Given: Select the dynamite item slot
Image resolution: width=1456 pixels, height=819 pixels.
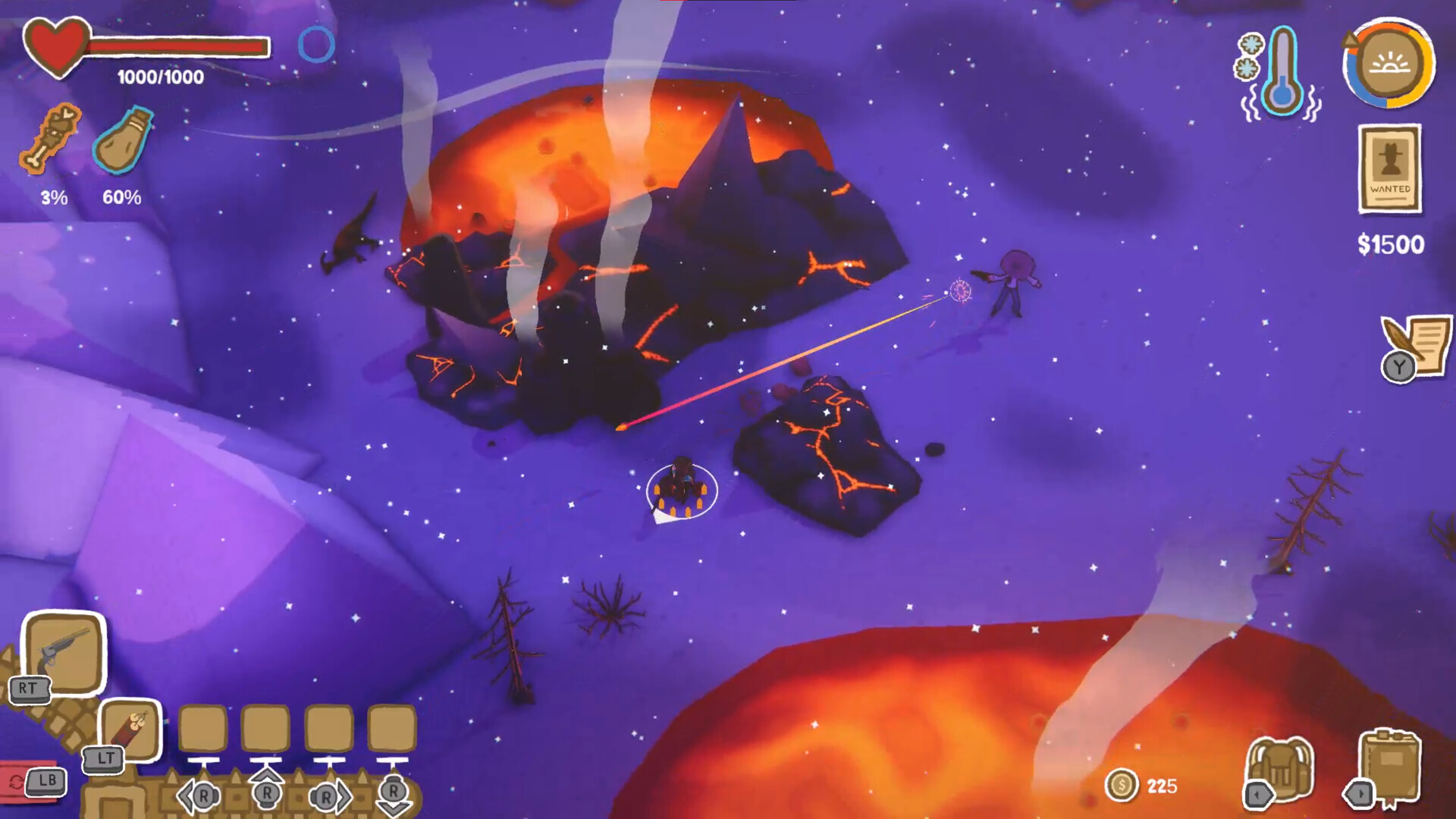Looking at the screenshot, I should click(132, 730).
